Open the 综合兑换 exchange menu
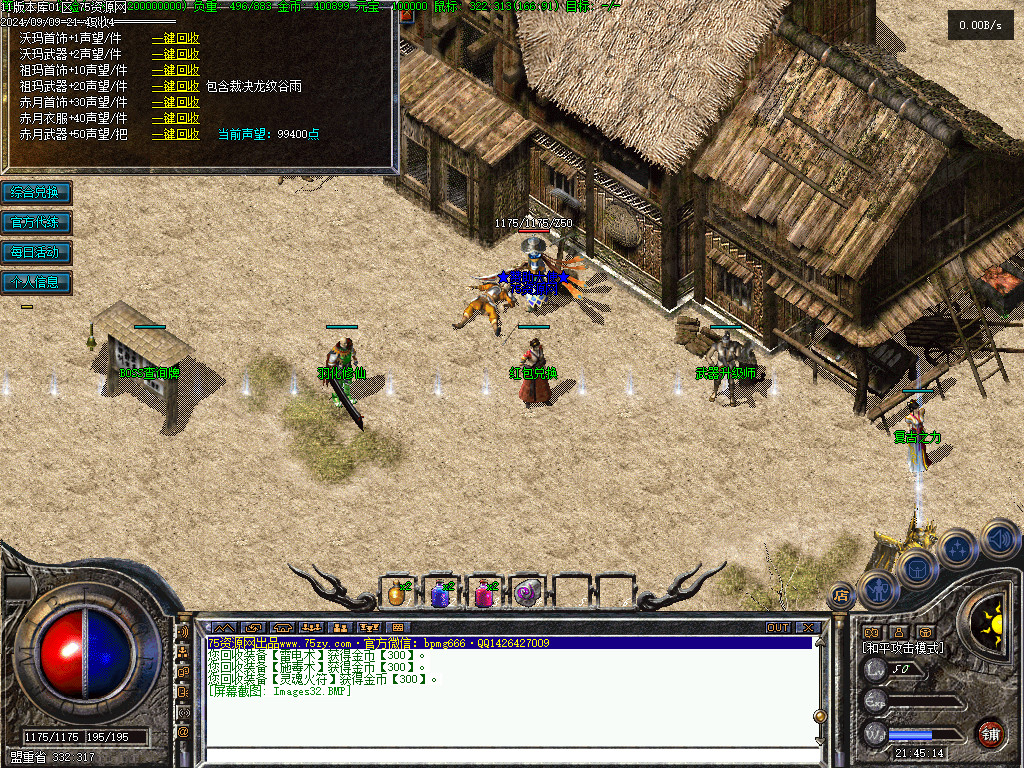Image resolution: width=1024 pixels, height=768 pixels. [x=35, y=192]
